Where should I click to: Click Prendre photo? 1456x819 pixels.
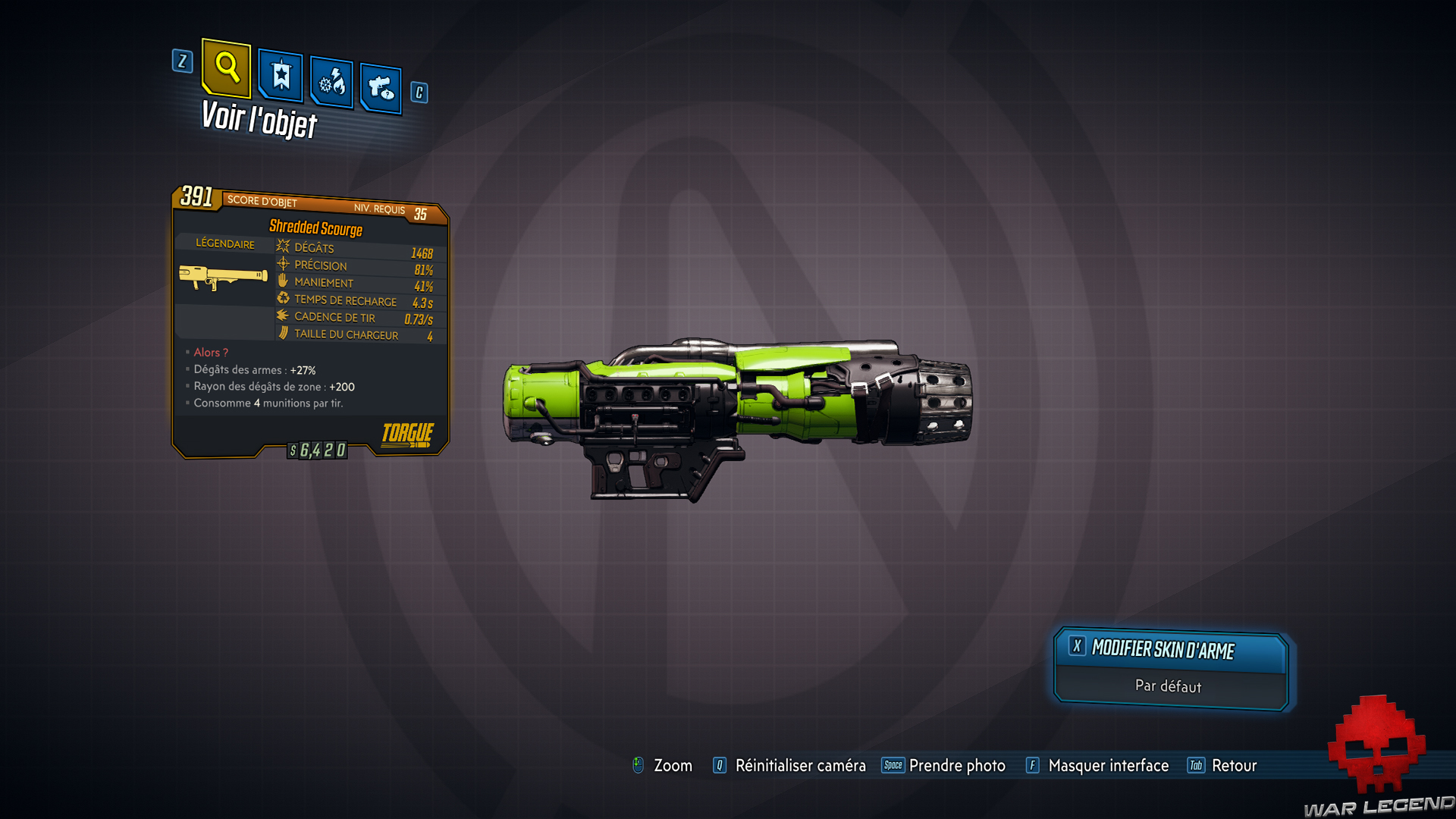958,766
